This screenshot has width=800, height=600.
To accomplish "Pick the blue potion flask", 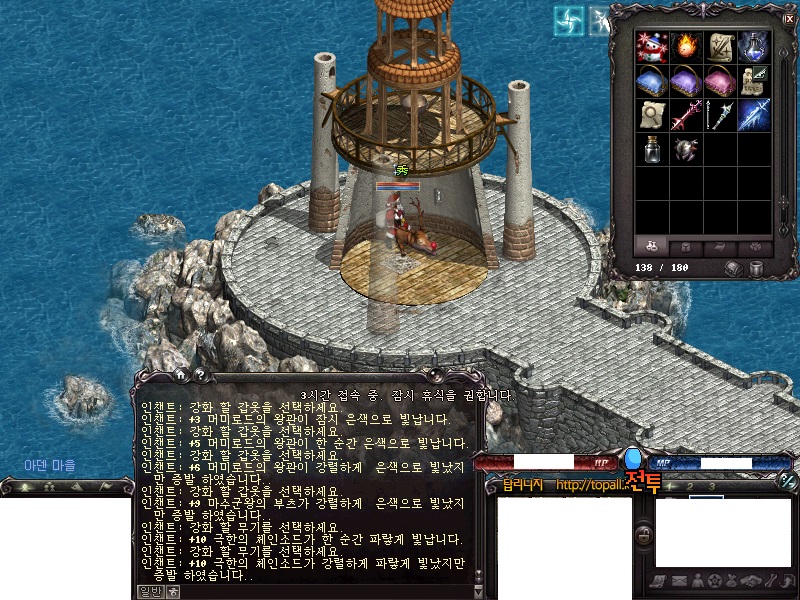I will click(x=754, y=46).
